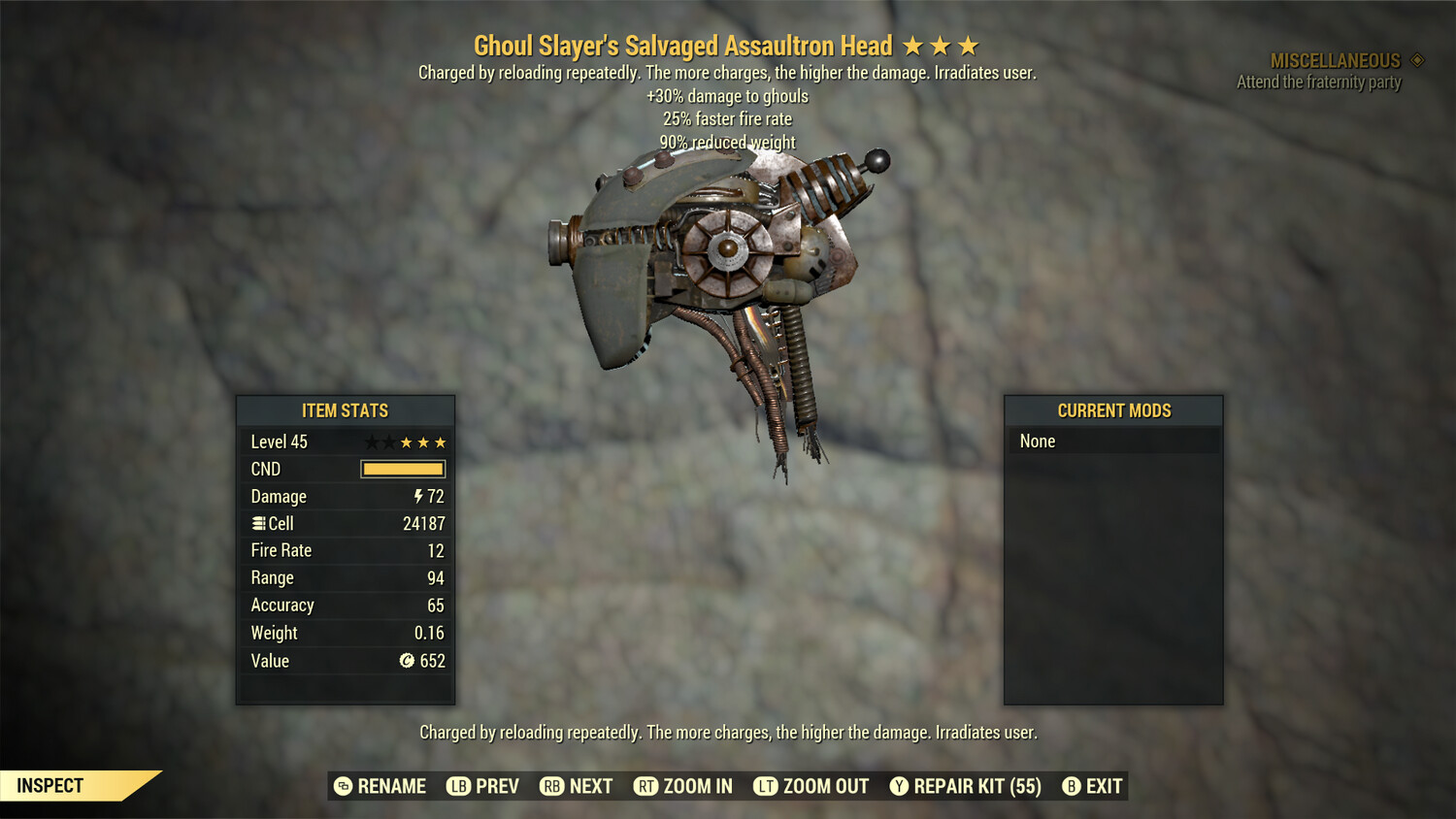Select the None entry under CURRENT MODS
This screenshot has height=819, width=1456.
[x=1037, y=441]
